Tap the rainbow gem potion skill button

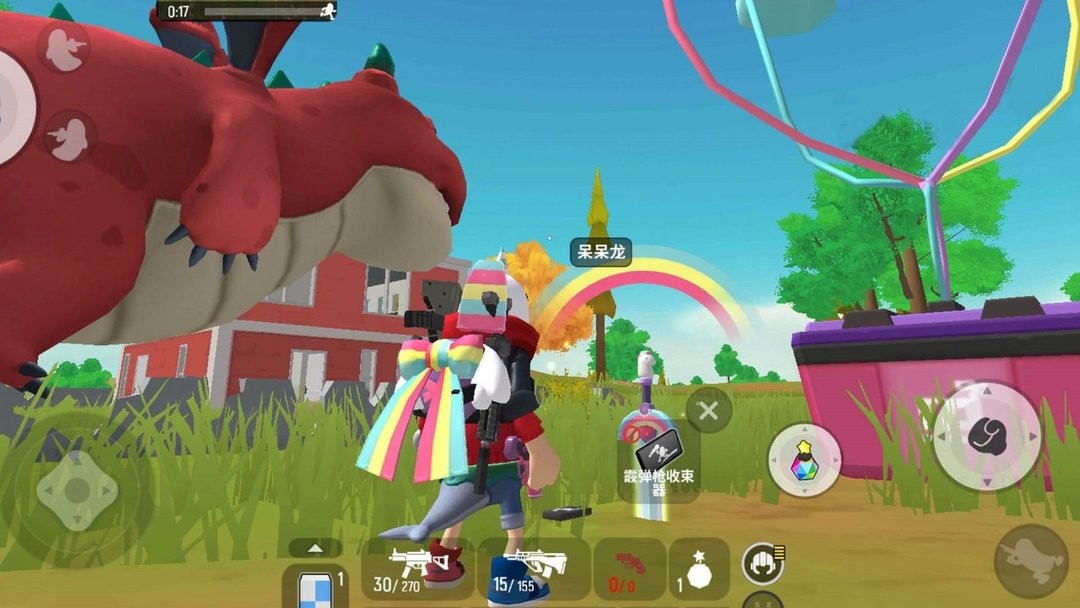click(x=805, y=460)
